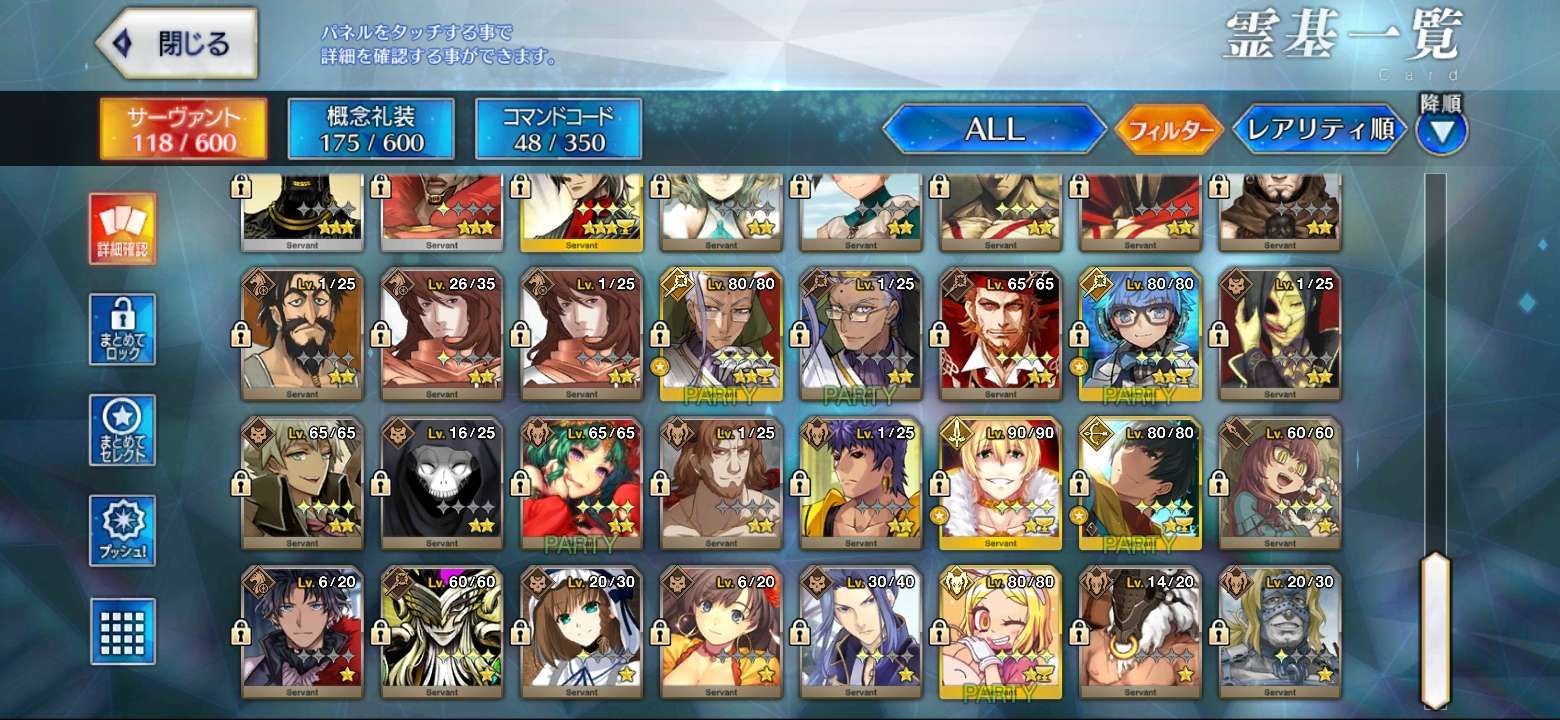The image size is (1560, 720).
Task: Click the まとめてセレクト button
Action: point(122,430)
